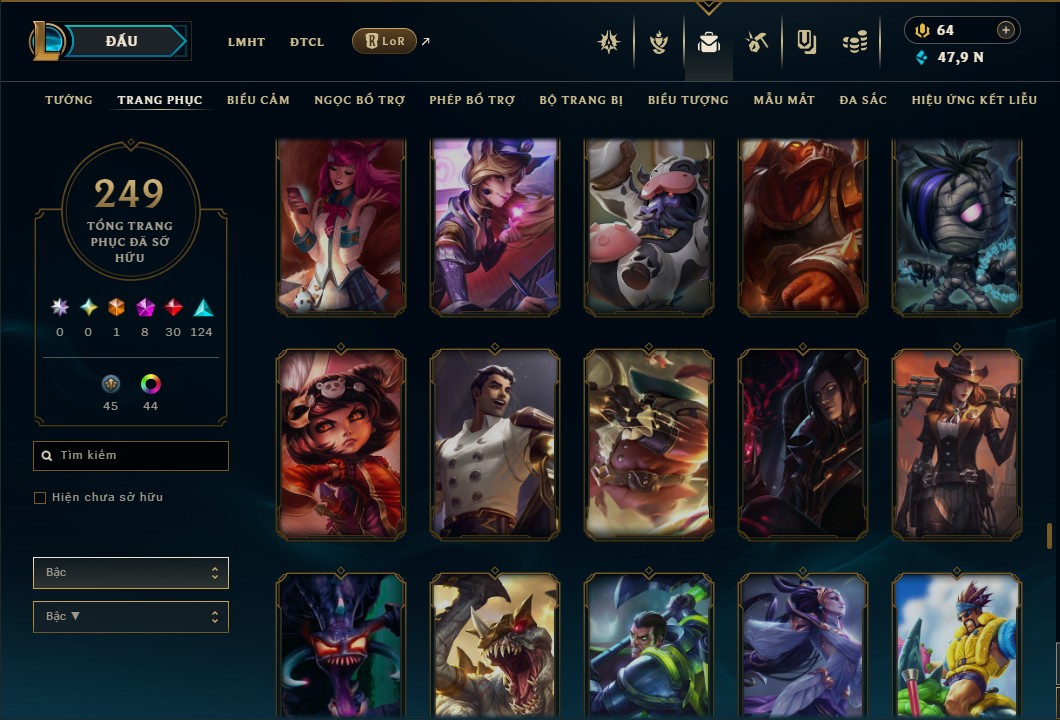Go to the PHÉP BỔ TRỢ tab

[x=472, y=100]
